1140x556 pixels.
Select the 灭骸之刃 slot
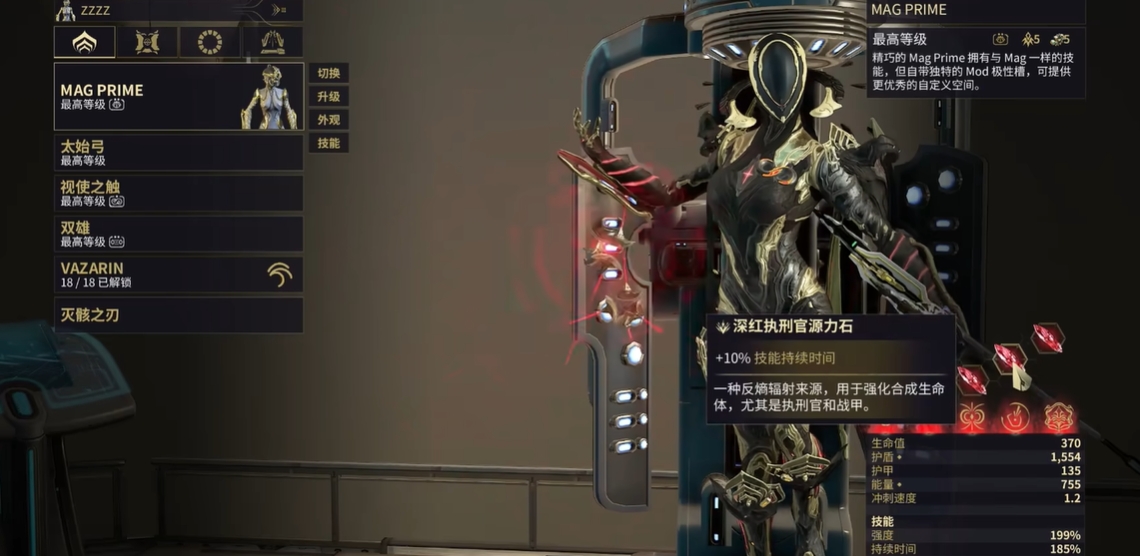pos(178,315)
